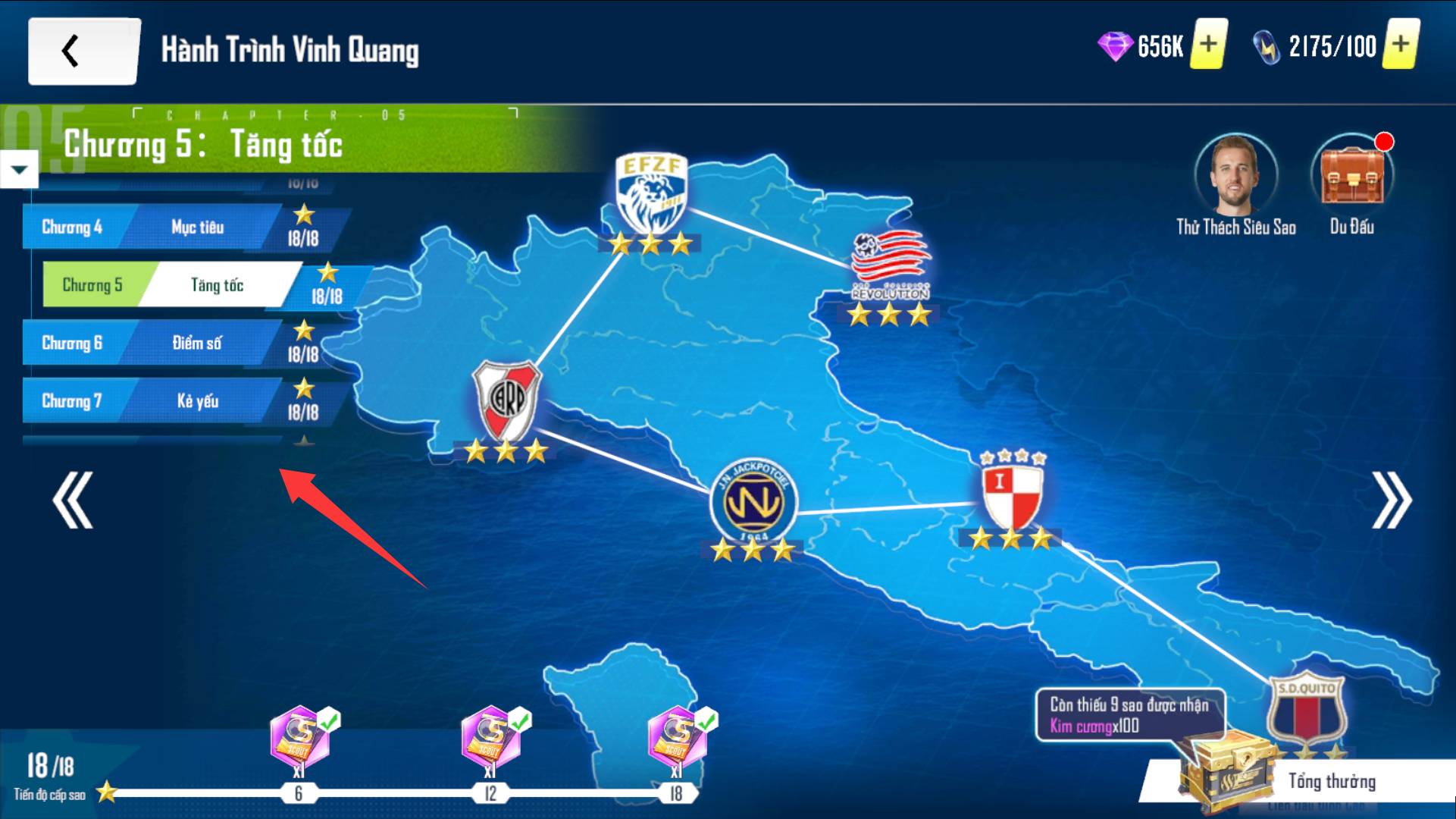Advance to next chapter with right double arrow
1456x819 pixels.
click(1392, 500)
